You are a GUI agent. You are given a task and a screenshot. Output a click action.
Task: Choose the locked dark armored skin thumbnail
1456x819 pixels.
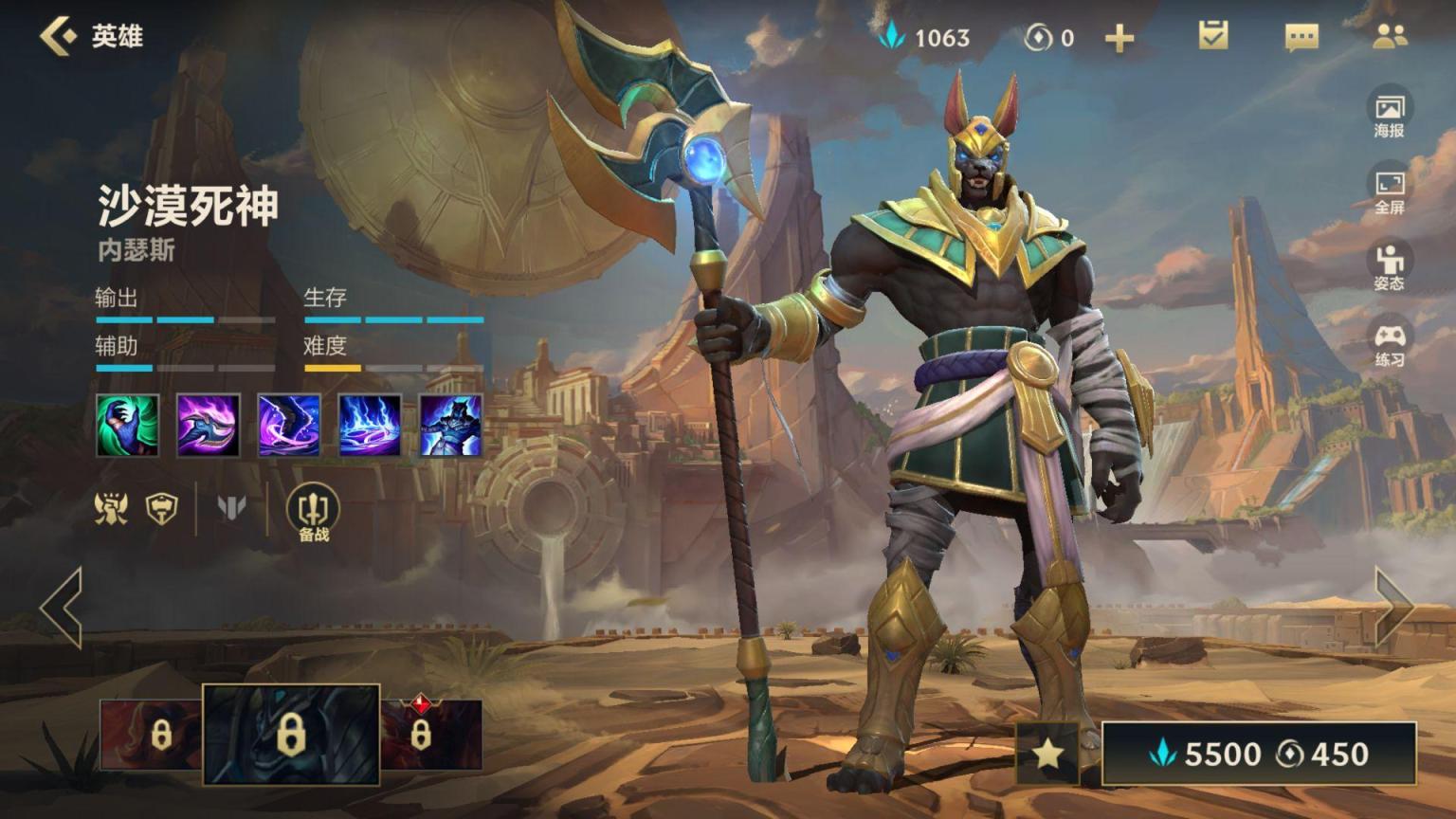[291, 735]
